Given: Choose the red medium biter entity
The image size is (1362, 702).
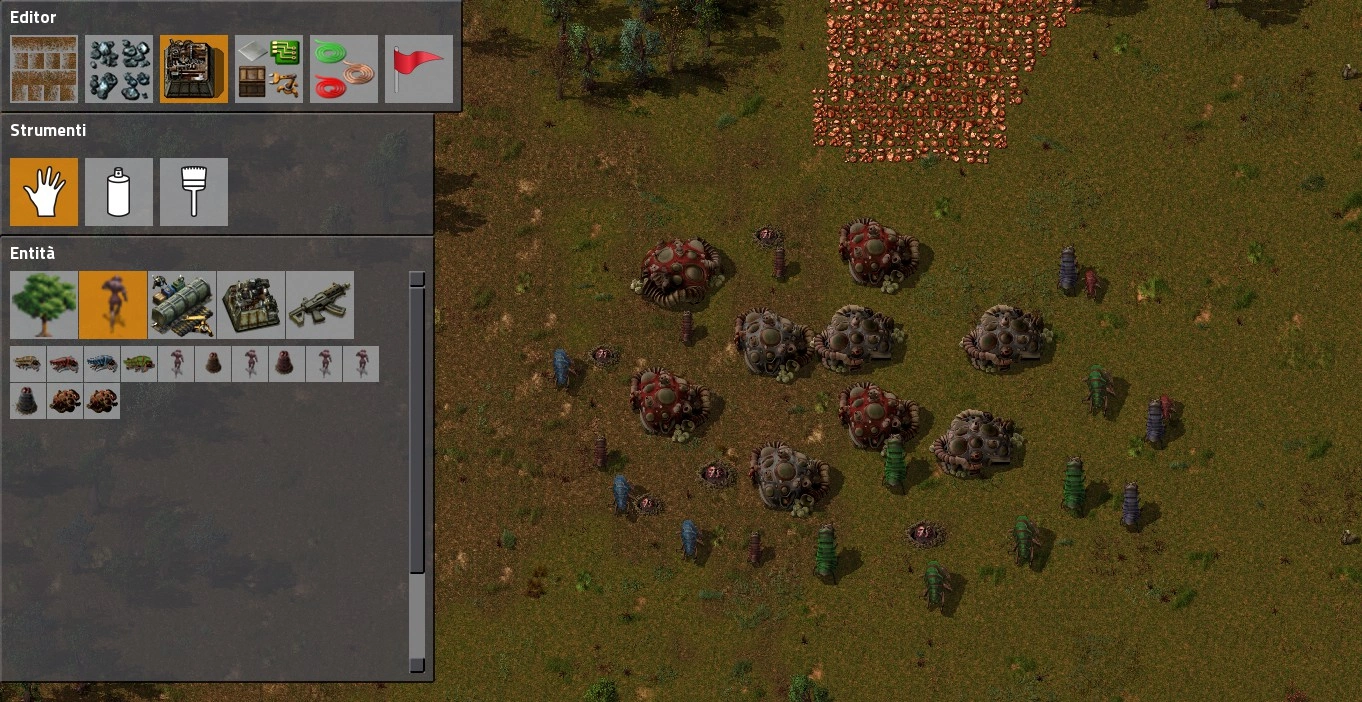Looking at the screenshot, I should [64, 364].
